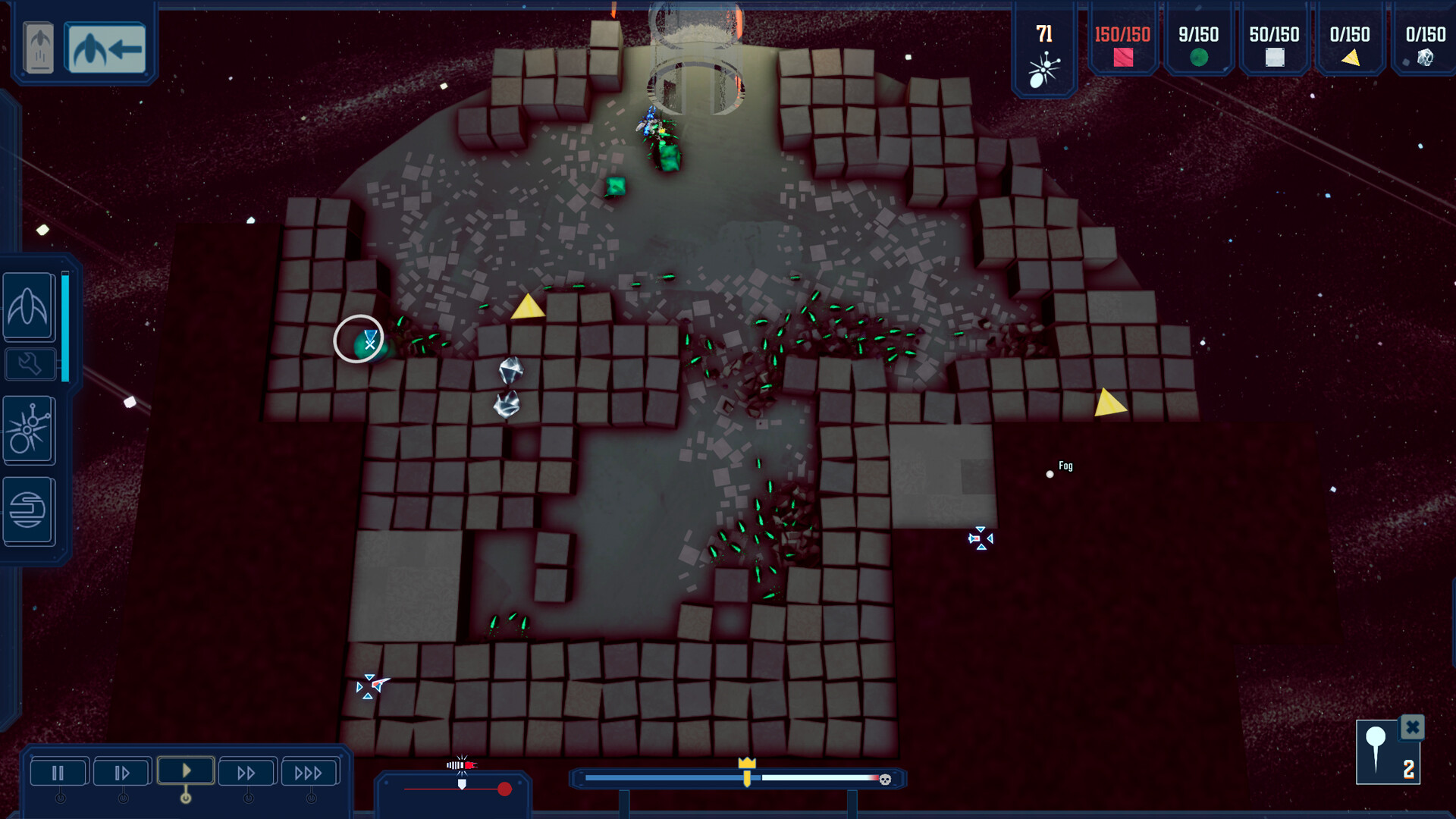Open the wrench repair tool
Image resolution: width=1456 pixels, height=819 pixels.
[28, 364]
